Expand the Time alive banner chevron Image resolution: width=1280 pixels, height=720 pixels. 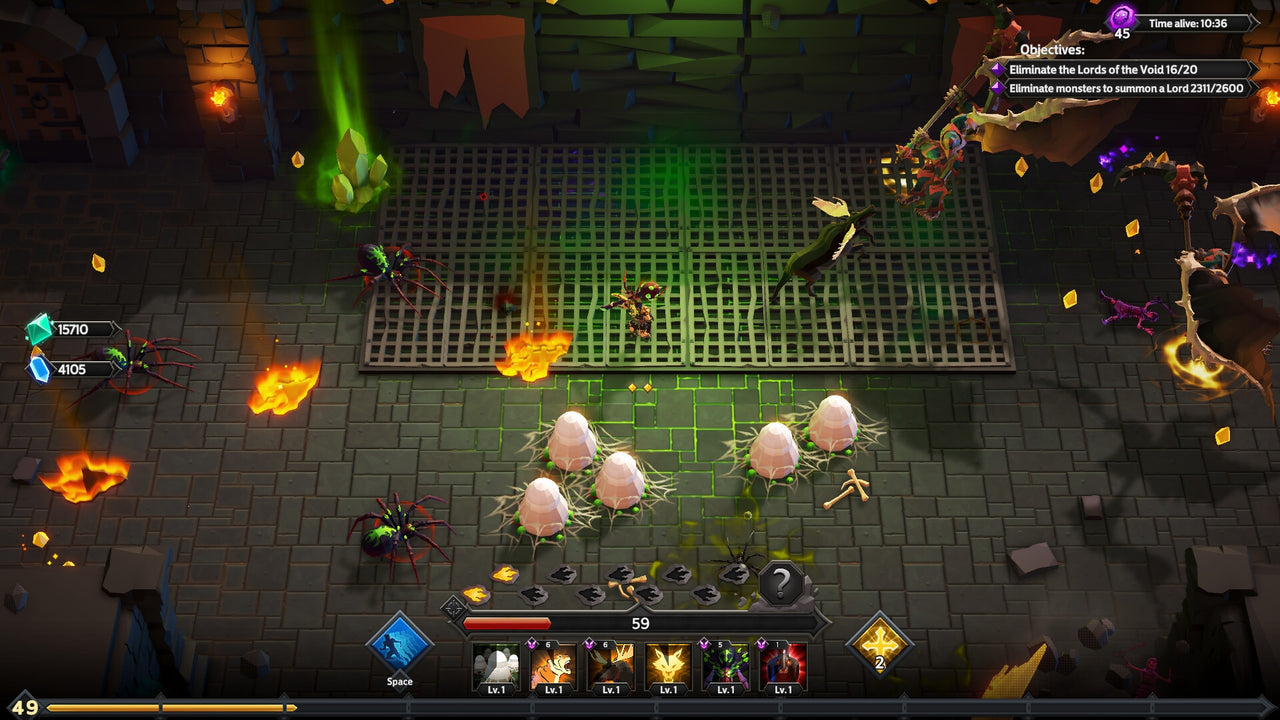coord(1253,21)
